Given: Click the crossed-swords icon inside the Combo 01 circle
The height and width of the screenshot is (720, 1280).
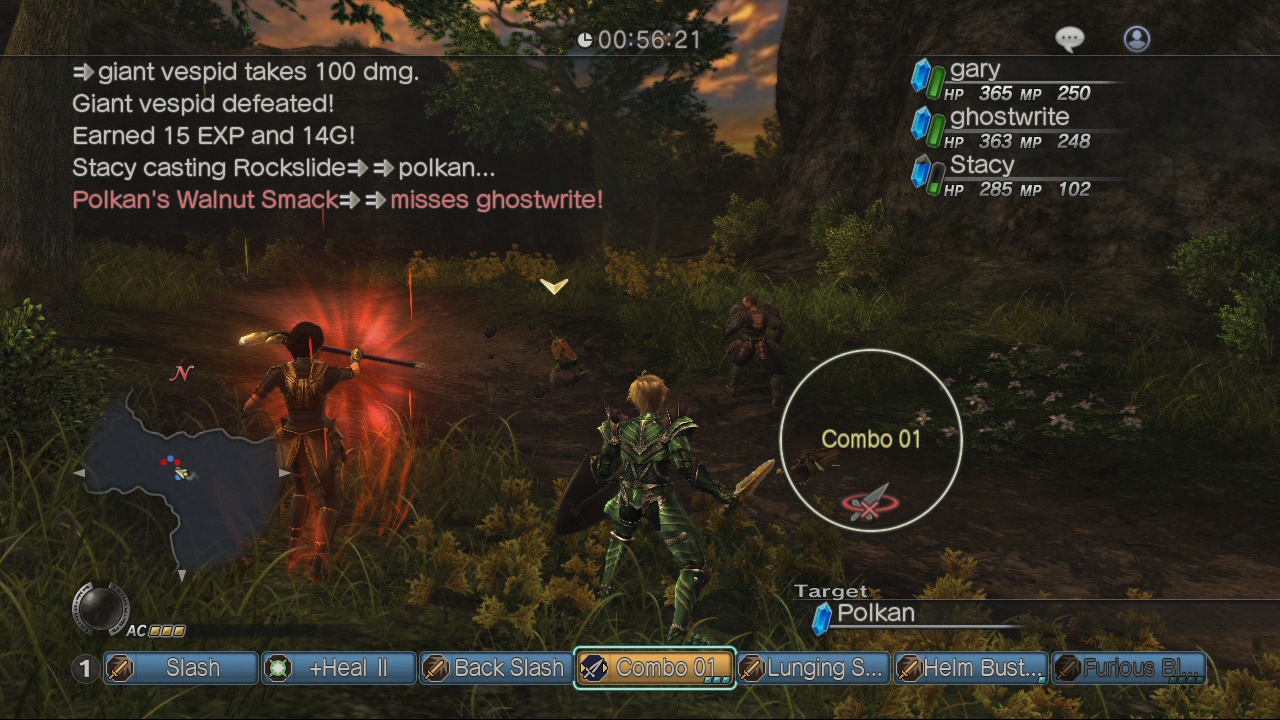Looking at the screenshot, I should click(x=871, y=505).
